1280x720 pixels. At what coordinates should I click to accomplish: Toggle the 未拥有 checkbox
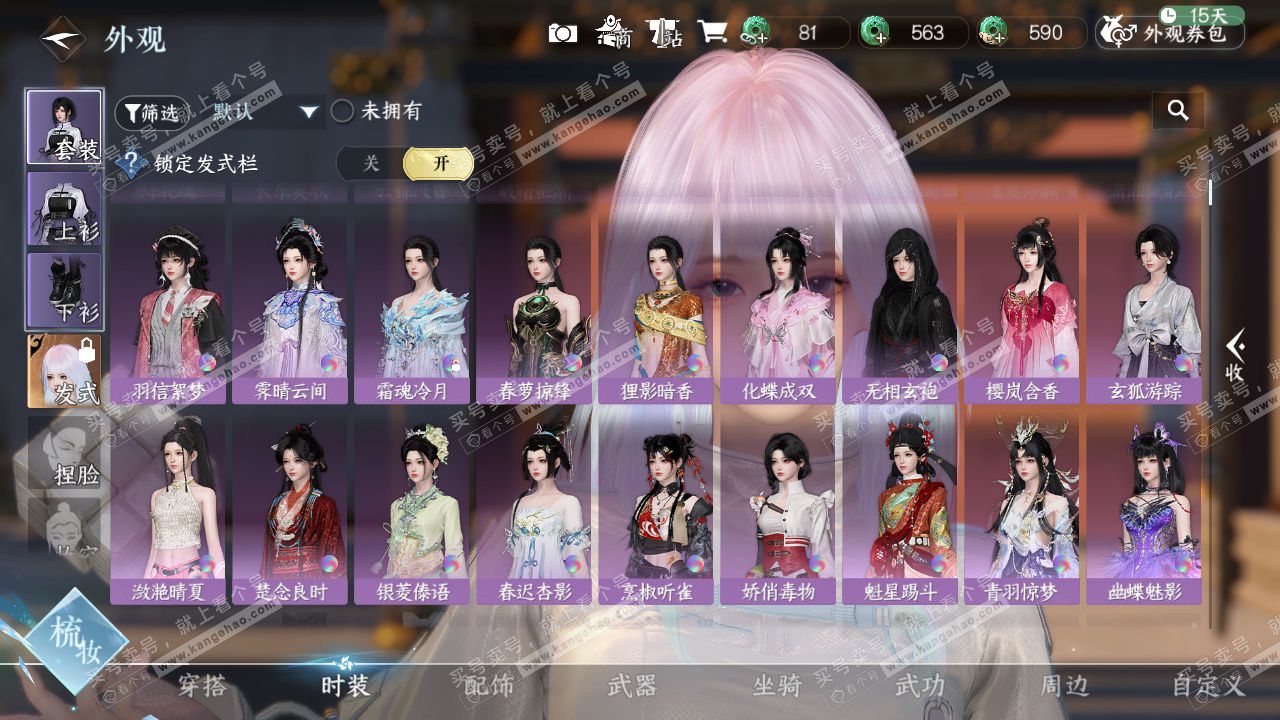[x=343, y=111]
